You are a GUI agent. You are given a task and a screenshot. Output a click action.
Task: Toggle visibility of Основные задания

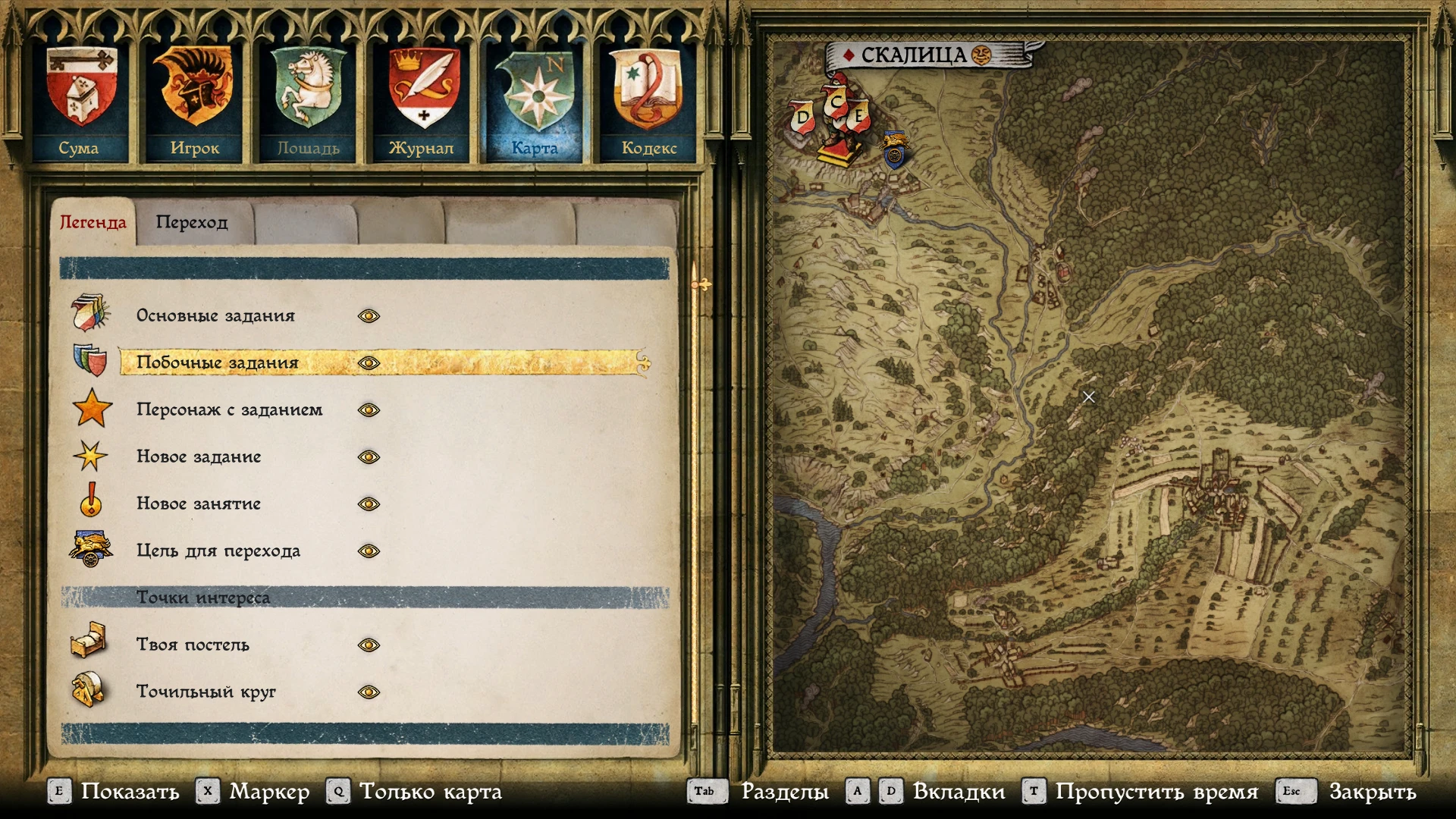[369, 316]
